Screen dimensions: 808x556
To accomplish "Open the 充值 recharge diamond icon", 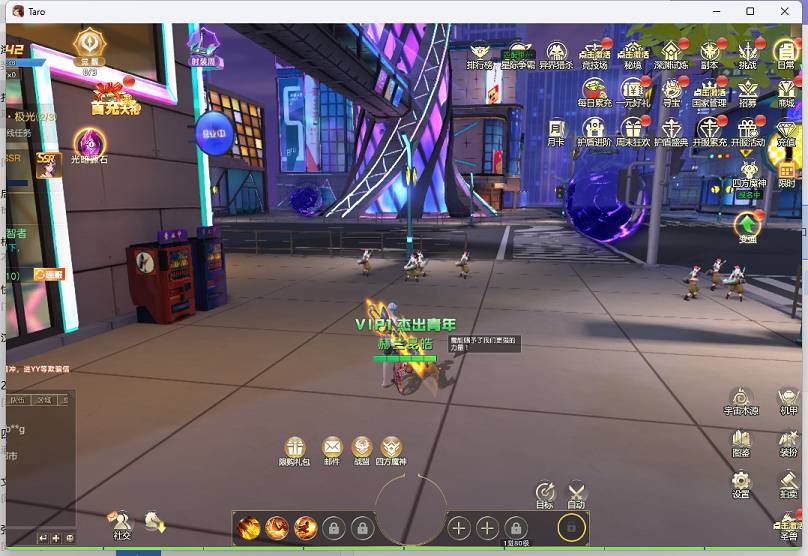I will click(786, 132).
